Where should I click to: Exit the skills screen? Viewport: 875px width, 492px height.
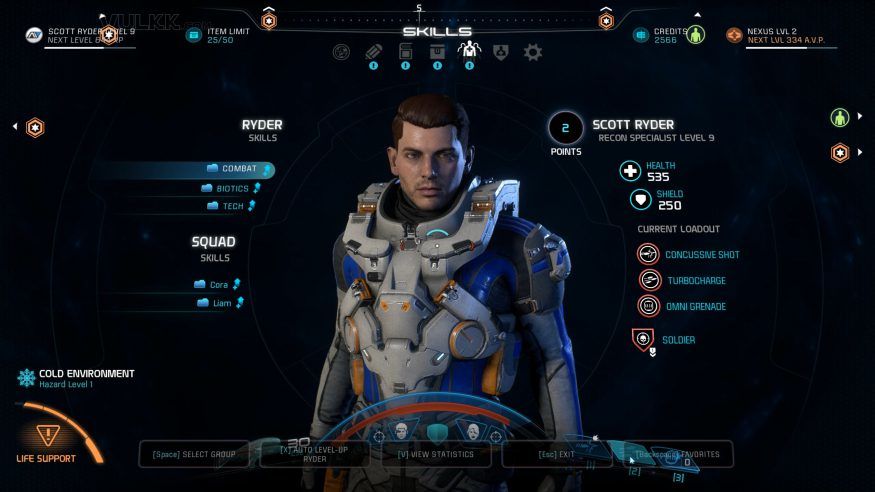click(x=559, y=454)
